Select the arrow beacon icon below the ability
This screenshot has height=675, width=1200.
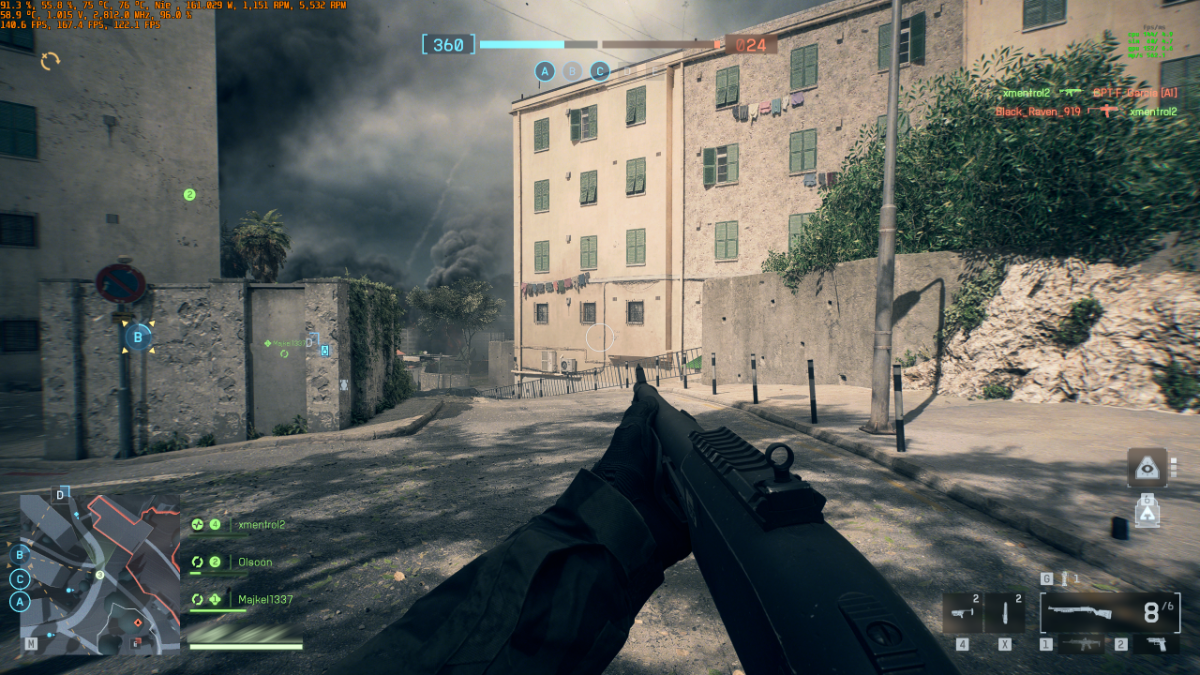1147,514
